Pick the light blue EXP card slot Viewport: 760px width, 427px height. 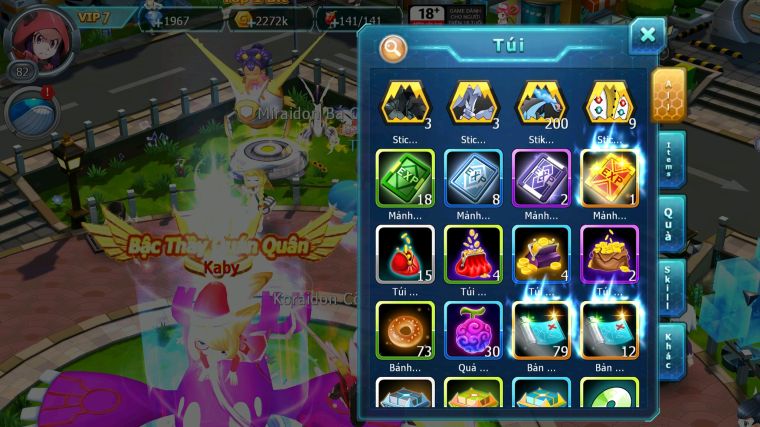click(473, 177)
